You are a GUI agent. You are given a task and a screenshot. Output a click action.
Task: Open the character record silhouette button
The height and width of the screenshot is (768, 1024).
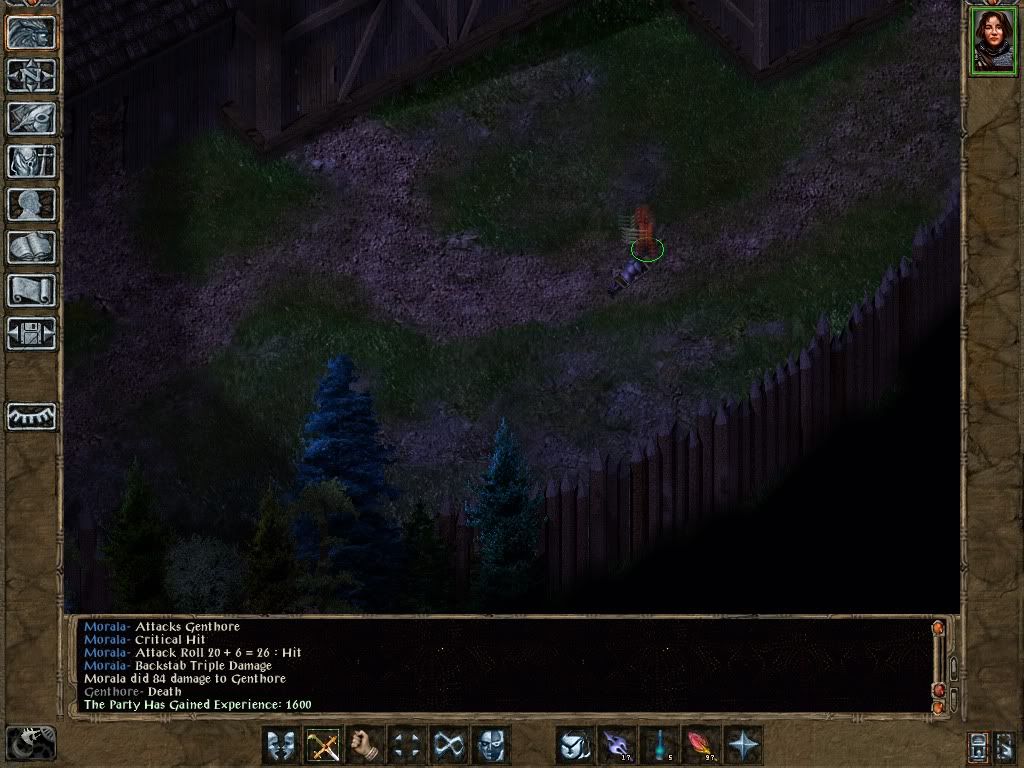tap(31, 204)
